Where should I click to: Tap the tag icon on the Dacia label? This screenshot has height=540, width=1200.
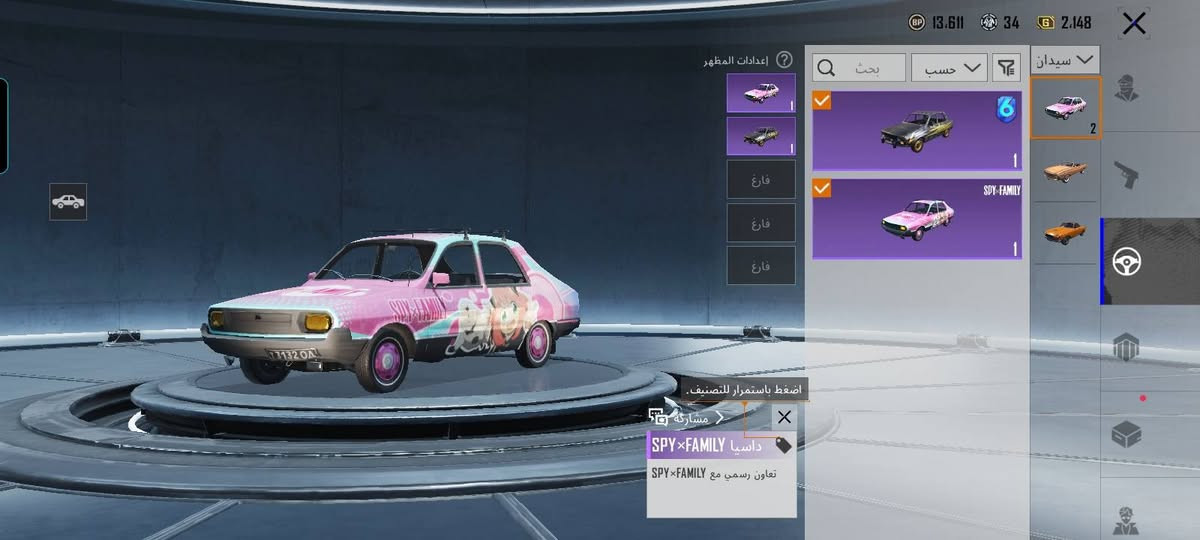pyautogui.click(x=783, y=446)
